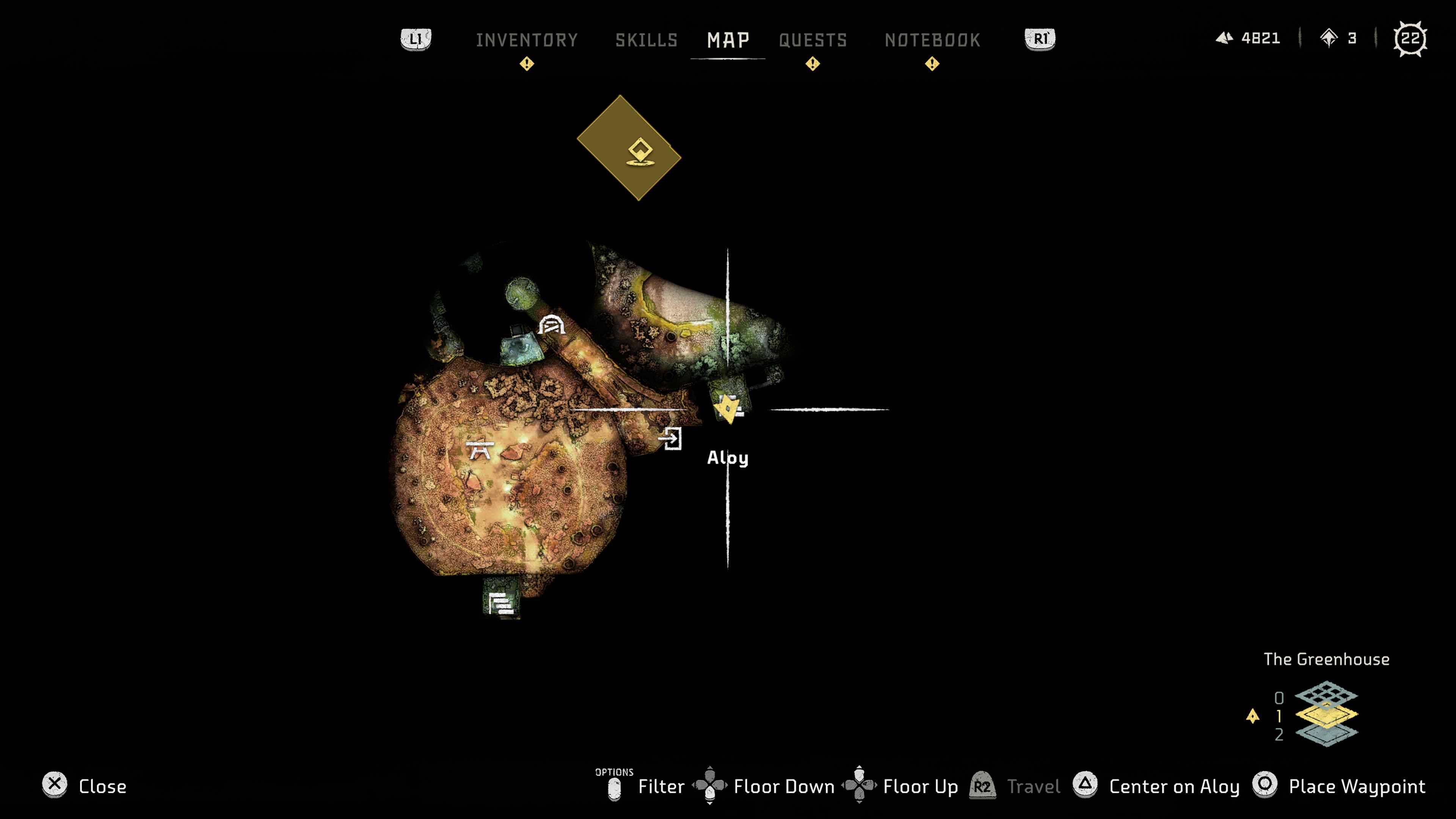Select the gold quest objective marker
The image size is (1456, 819).
pyautogui.click(x=629, y=148)
